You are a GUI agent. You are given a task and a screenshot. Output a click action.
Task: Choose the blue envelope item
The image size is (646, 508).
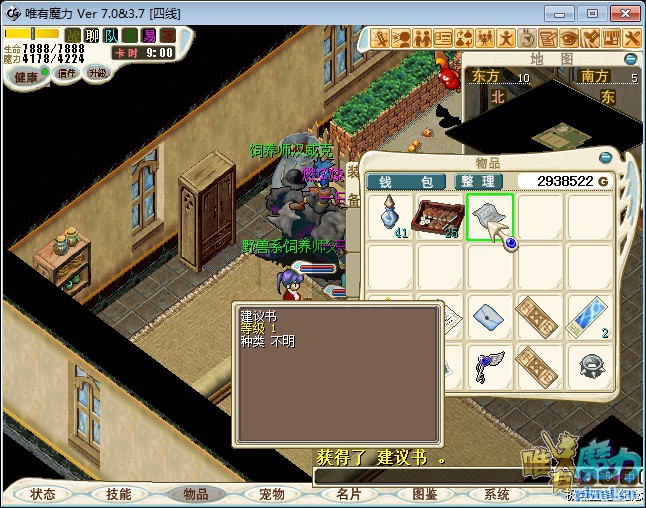pyautogui.click(x=489, y=317)
